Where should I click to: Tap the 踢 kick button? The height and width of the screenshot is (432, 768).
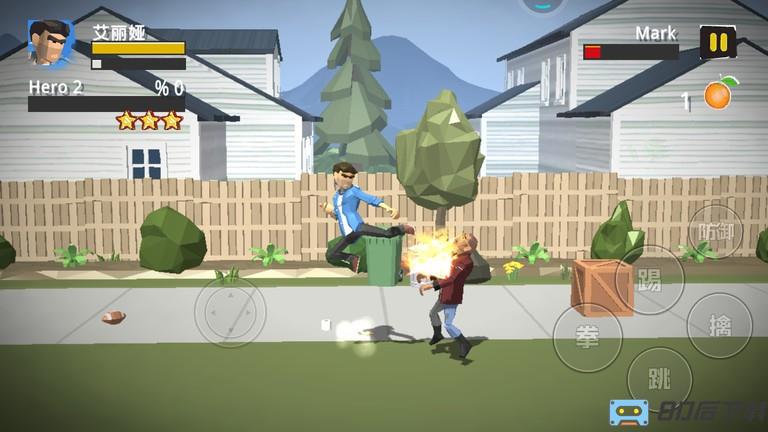(649, 280)
